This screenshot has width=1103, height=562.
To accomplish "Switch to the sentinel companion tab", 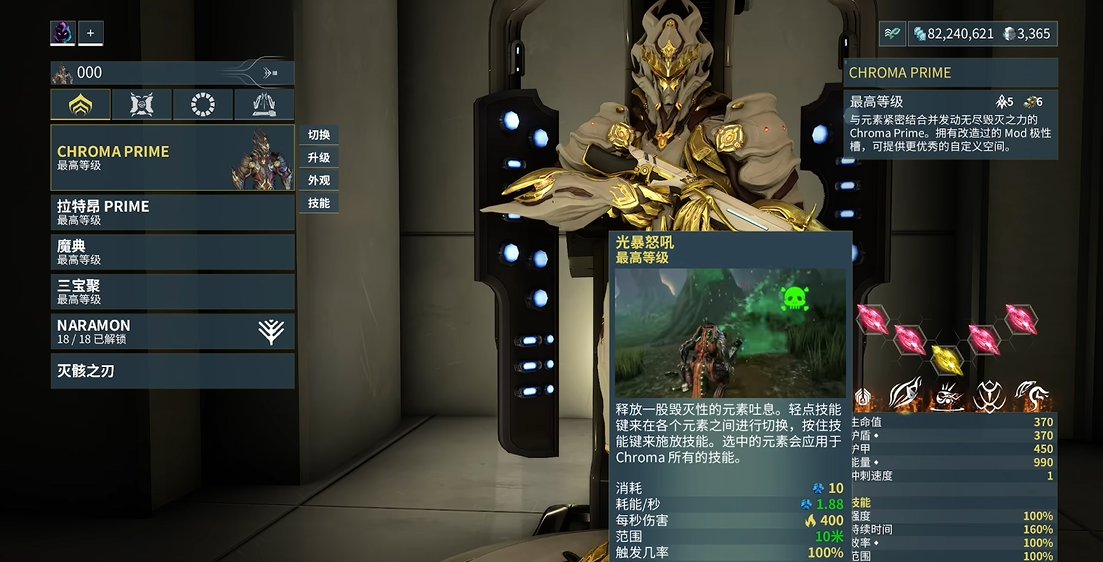I will coord(141,105).
